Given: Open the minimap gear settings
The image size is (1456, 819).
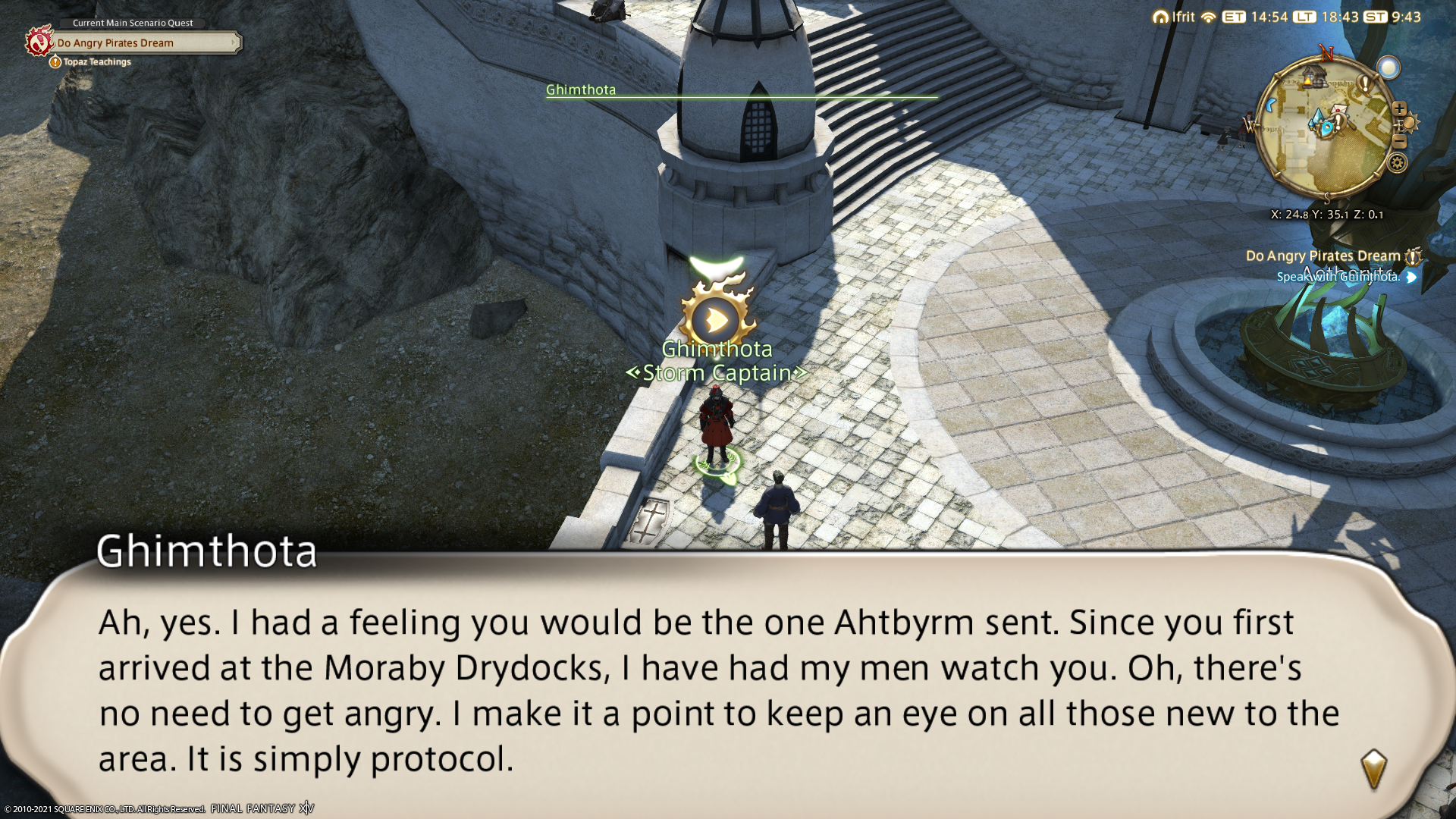Looking at the screenshot, I should (1397, 162).
